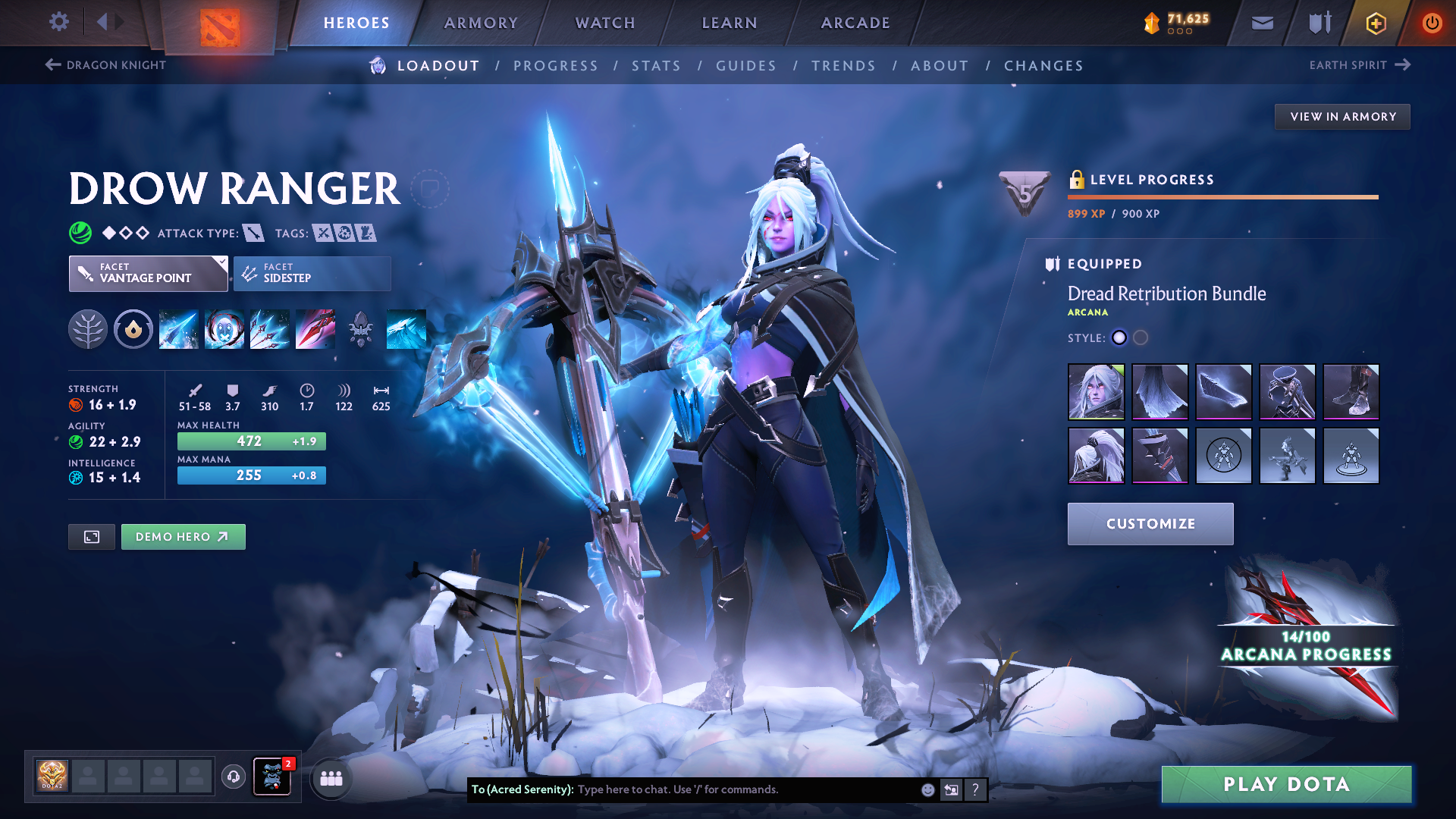Start matchmaking with Play Dota button
This screenshot has height=819, width=1456.
pos(1286,784)
